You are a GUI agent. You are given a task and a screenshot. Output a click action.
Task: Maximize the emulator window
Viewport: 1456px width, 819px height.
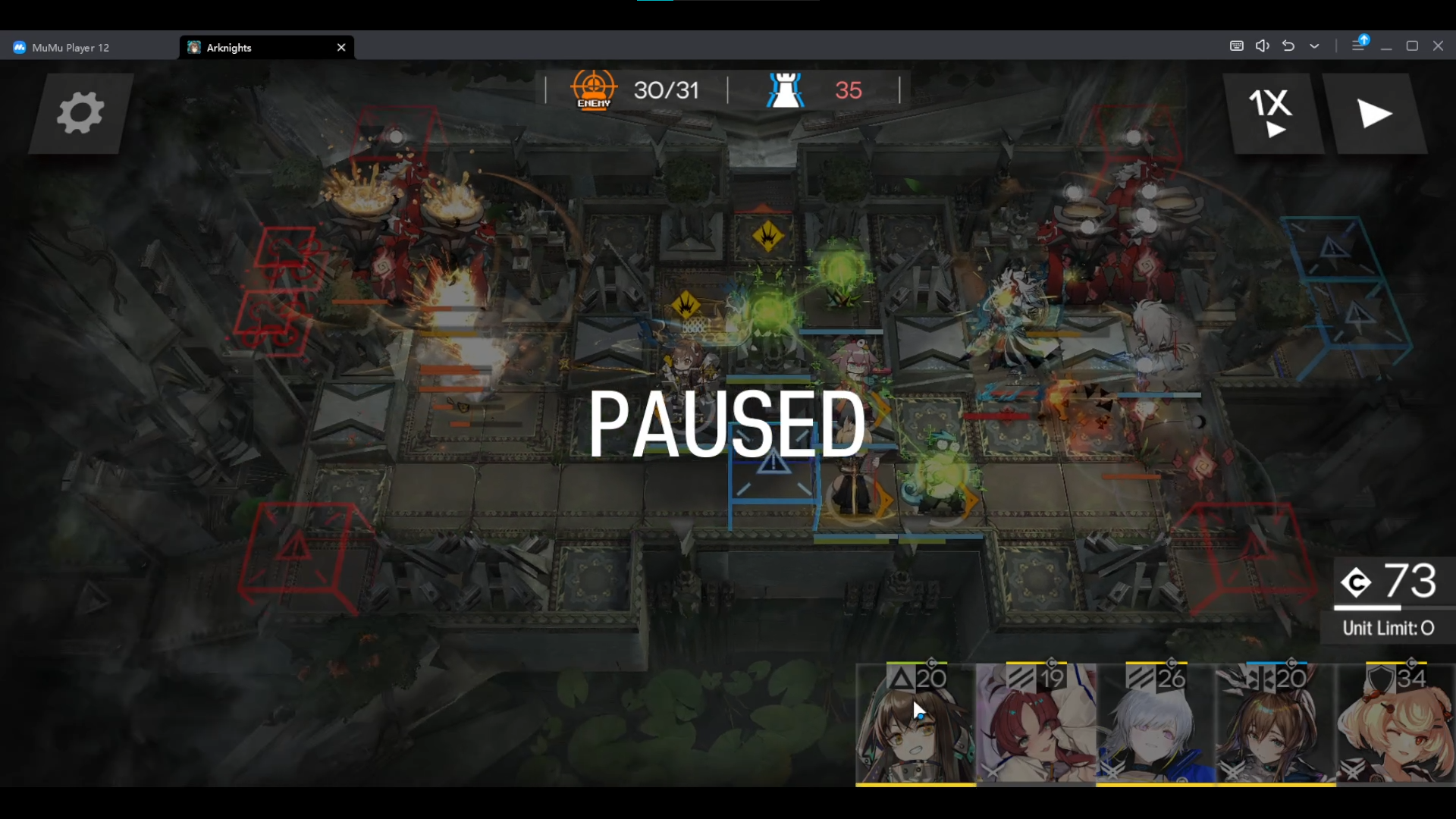[1412, 46]
